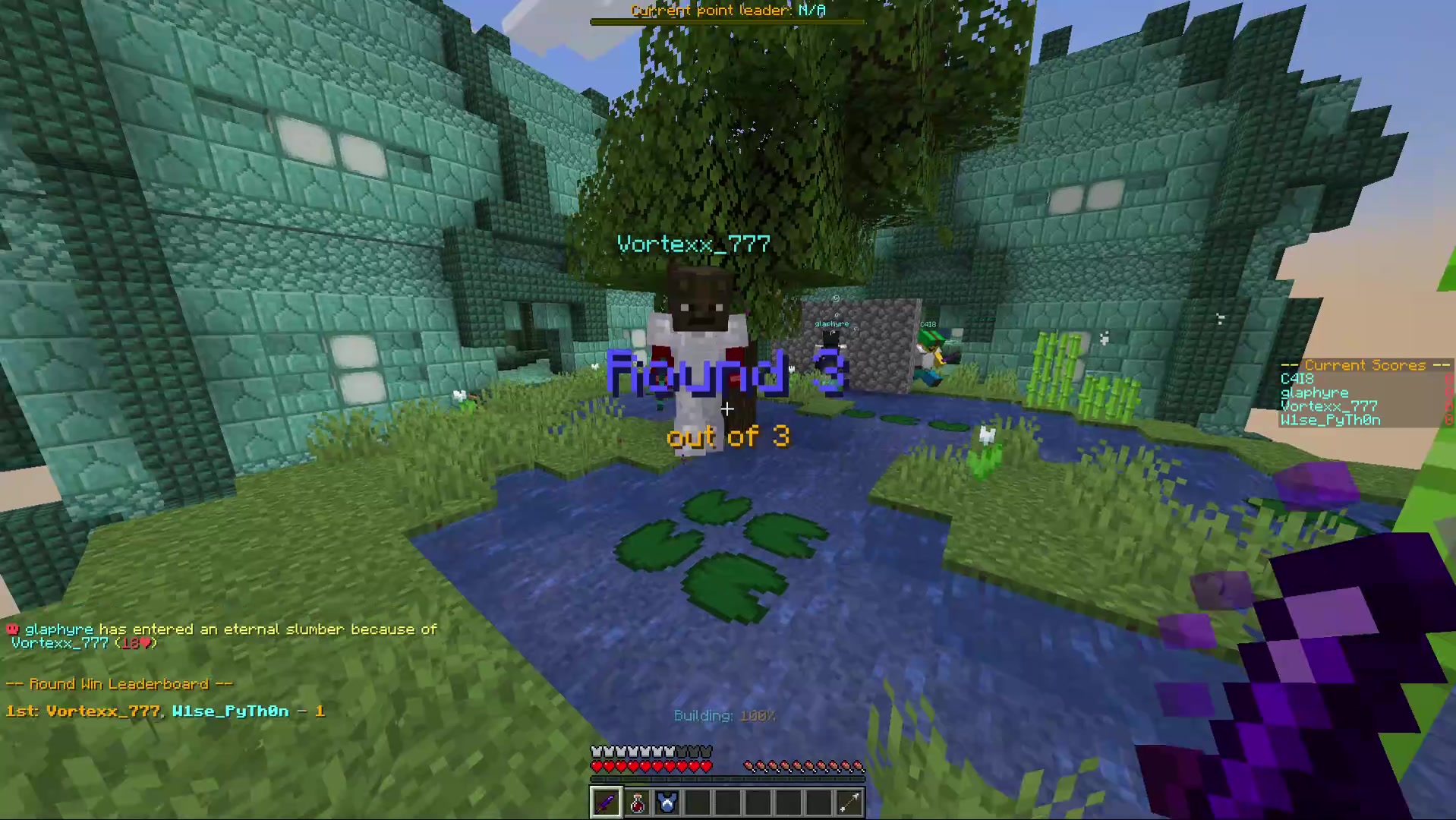Viewport: 1456px width, 820px height.
Task: Click the Vortexx_777 nametag above the player
Action: point(692,244)
